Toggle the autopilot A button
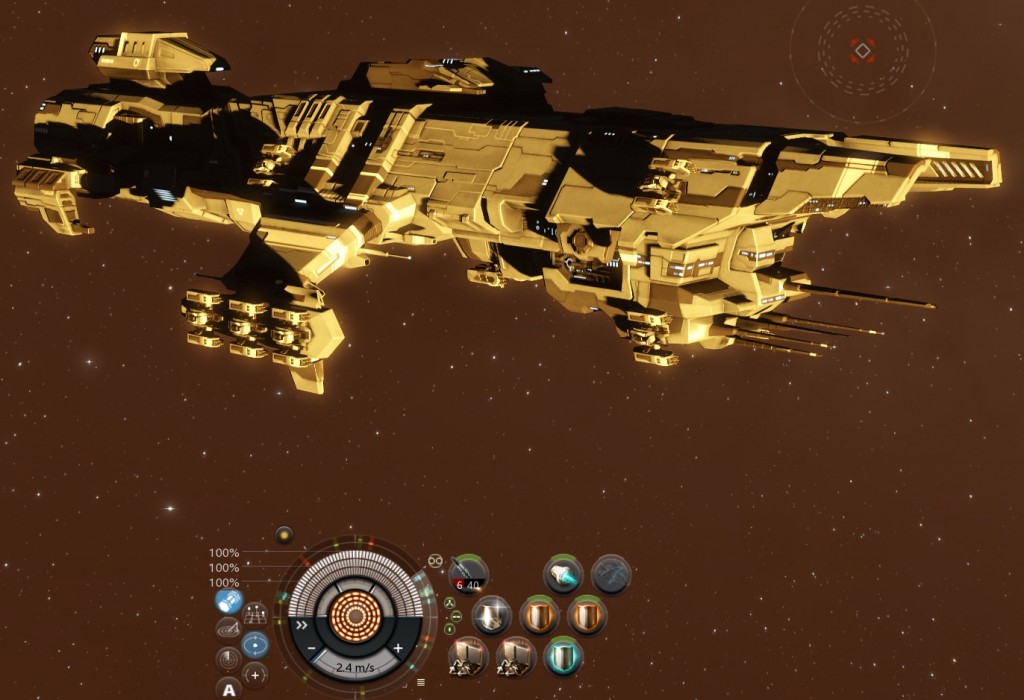Screen dimensions: 1024x700 tap(229, 689)
